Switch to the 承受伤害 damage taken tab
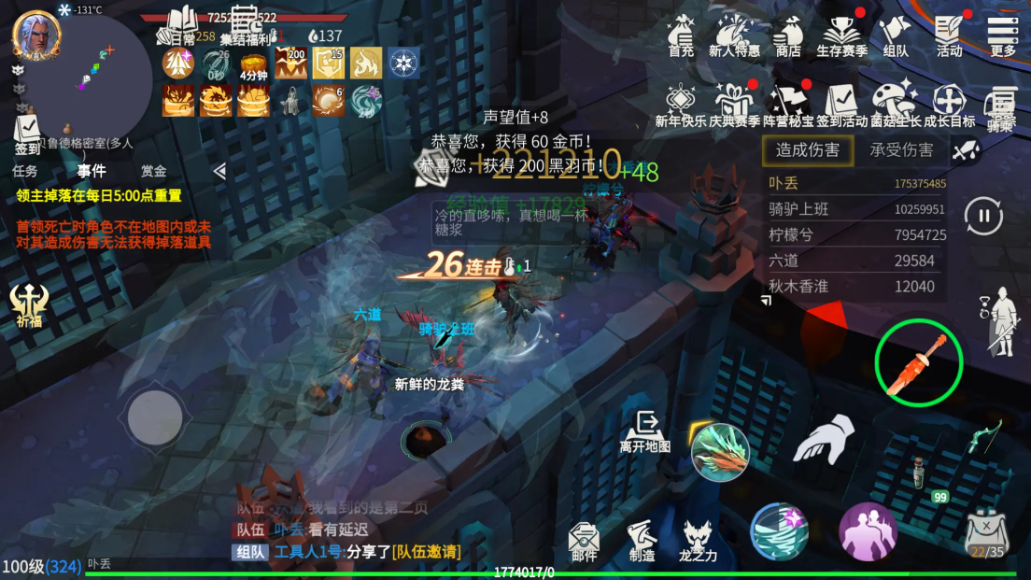1031x580 pixels. click(x=901, y=151)
